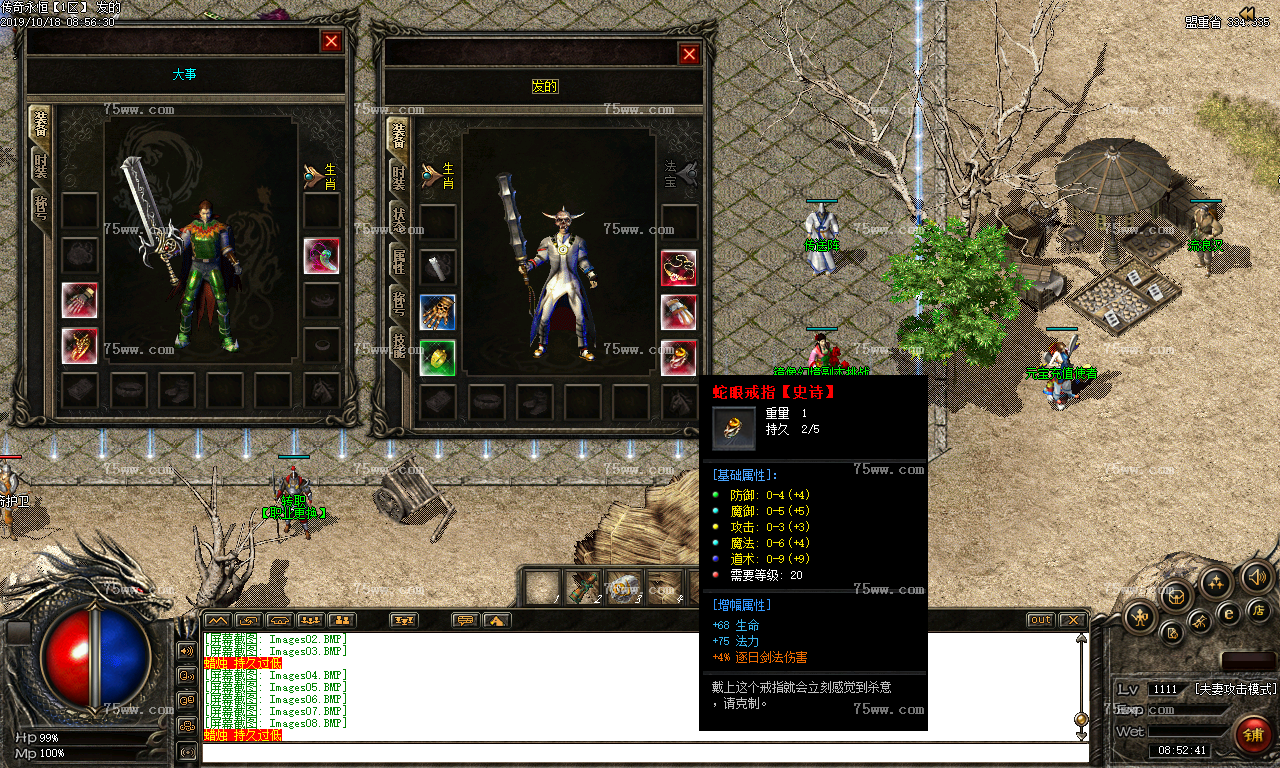This screenshot has width=1280, height=768.
Task: Close the 发的 character panel
Action: point(689,55)
